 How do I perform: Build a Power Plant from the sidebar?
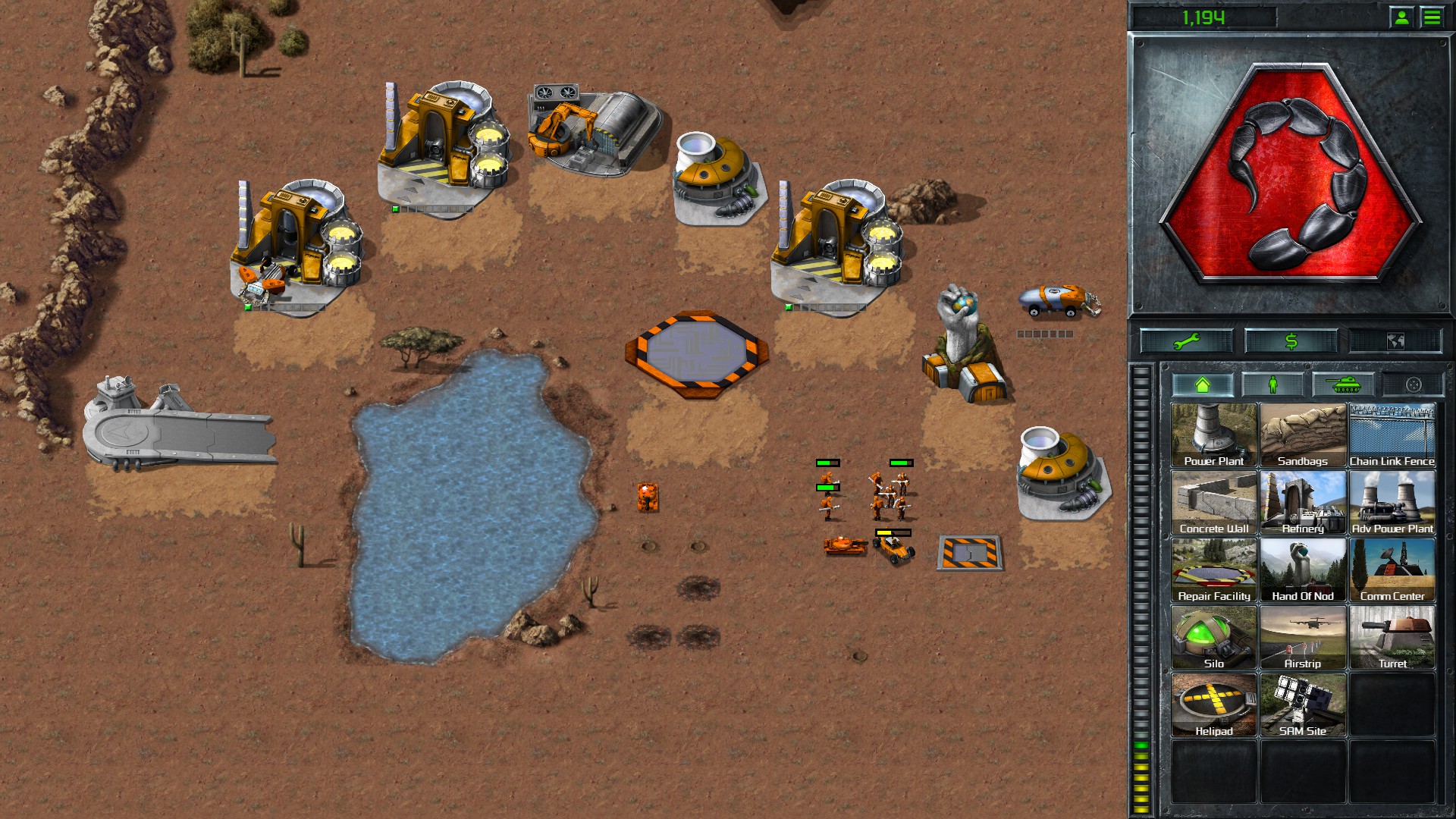[x=1213, y=434]
